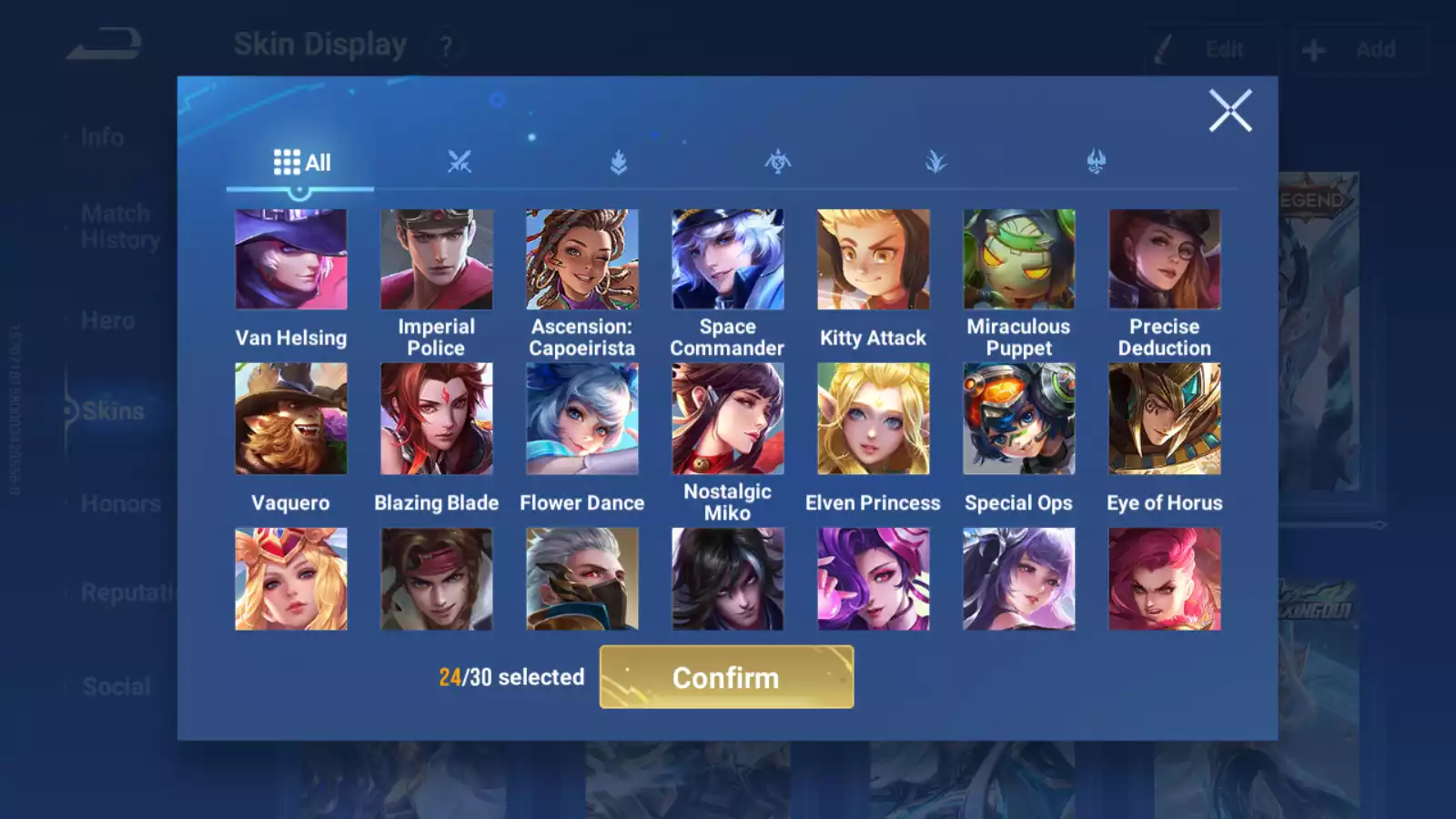This screenshot has height=819, width=1456.
Task: Select the Van Helsing skin
Action: 291,260
